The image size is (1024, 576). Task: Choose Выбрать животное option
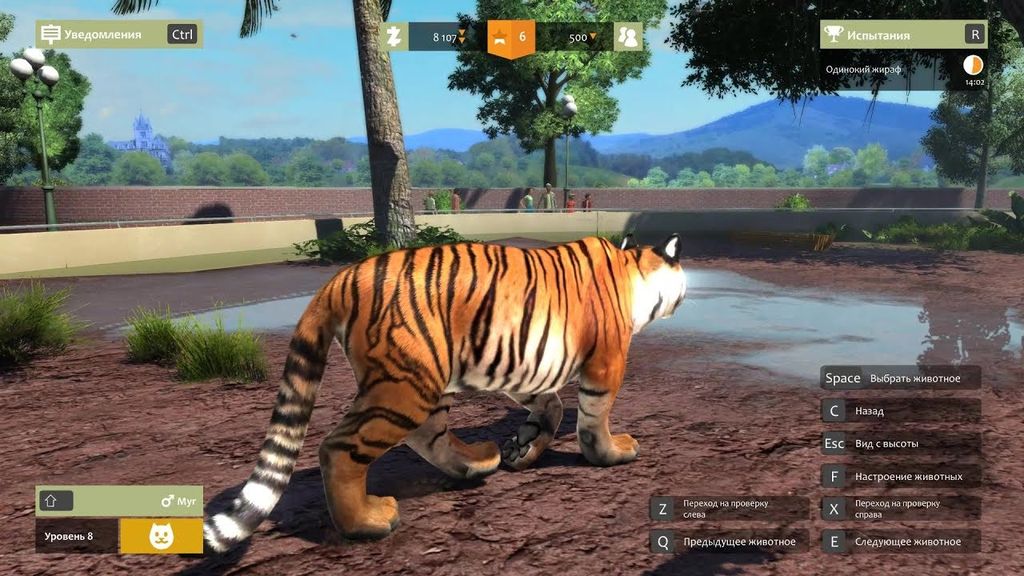tap(900, 378)
